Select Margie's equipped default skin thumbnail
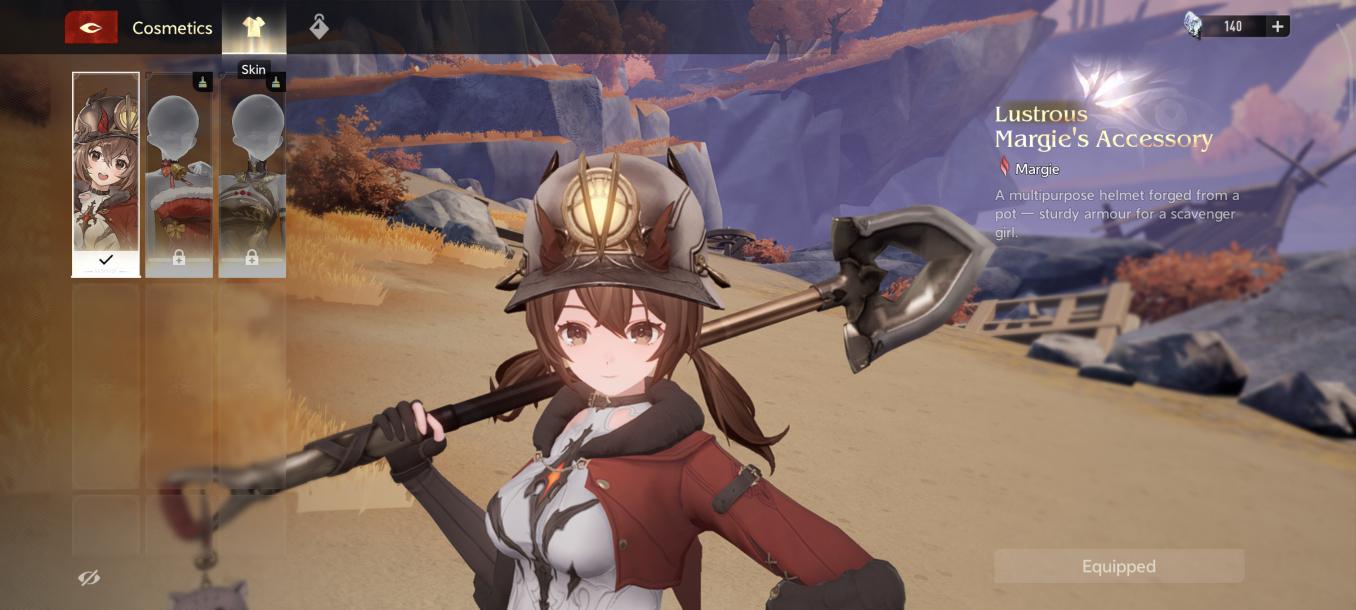The width and height of the screenshot is (1356, 610). 106,174
